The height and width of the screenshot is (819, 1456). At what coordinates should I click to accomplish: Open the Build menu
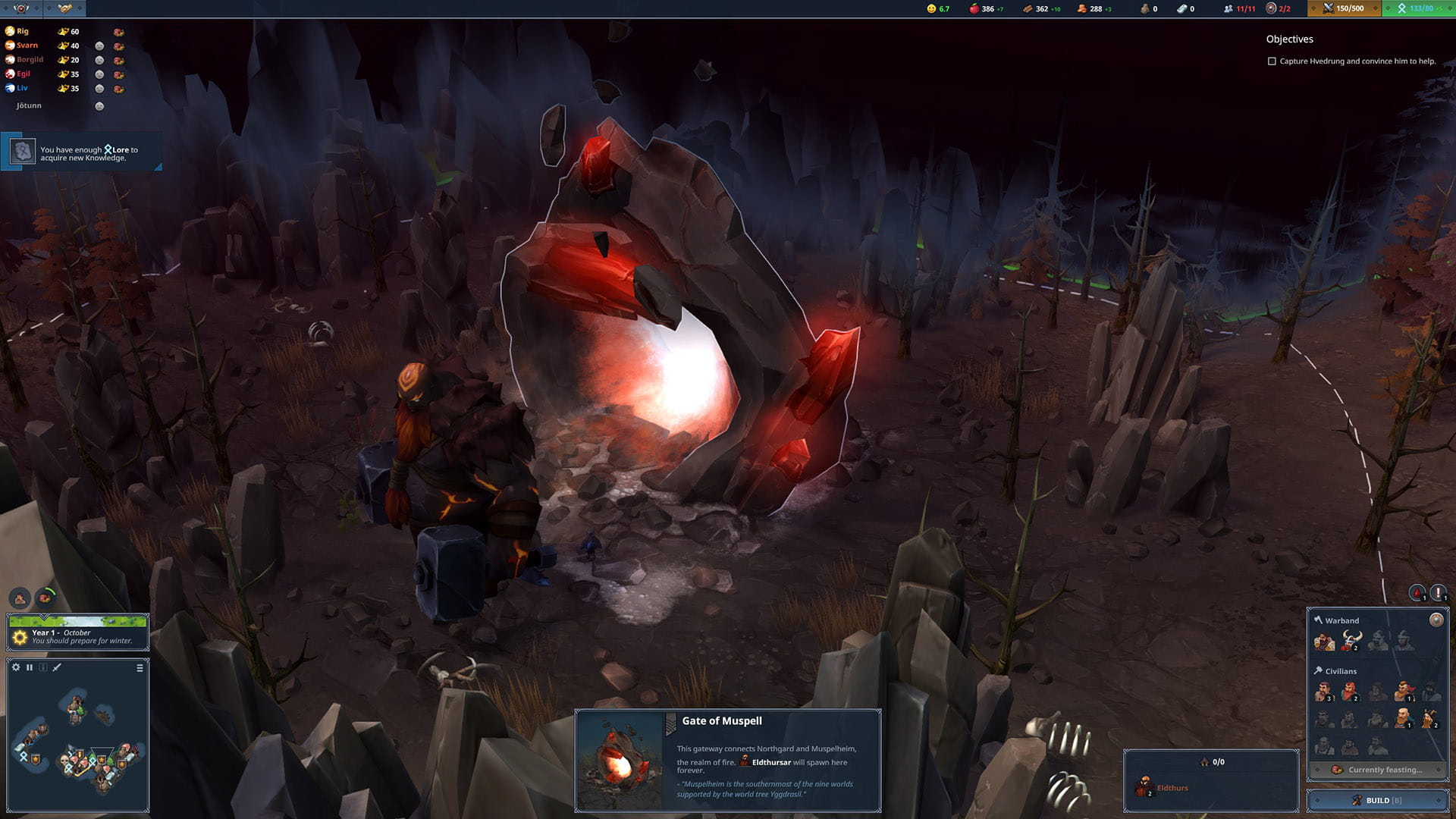1377,800
